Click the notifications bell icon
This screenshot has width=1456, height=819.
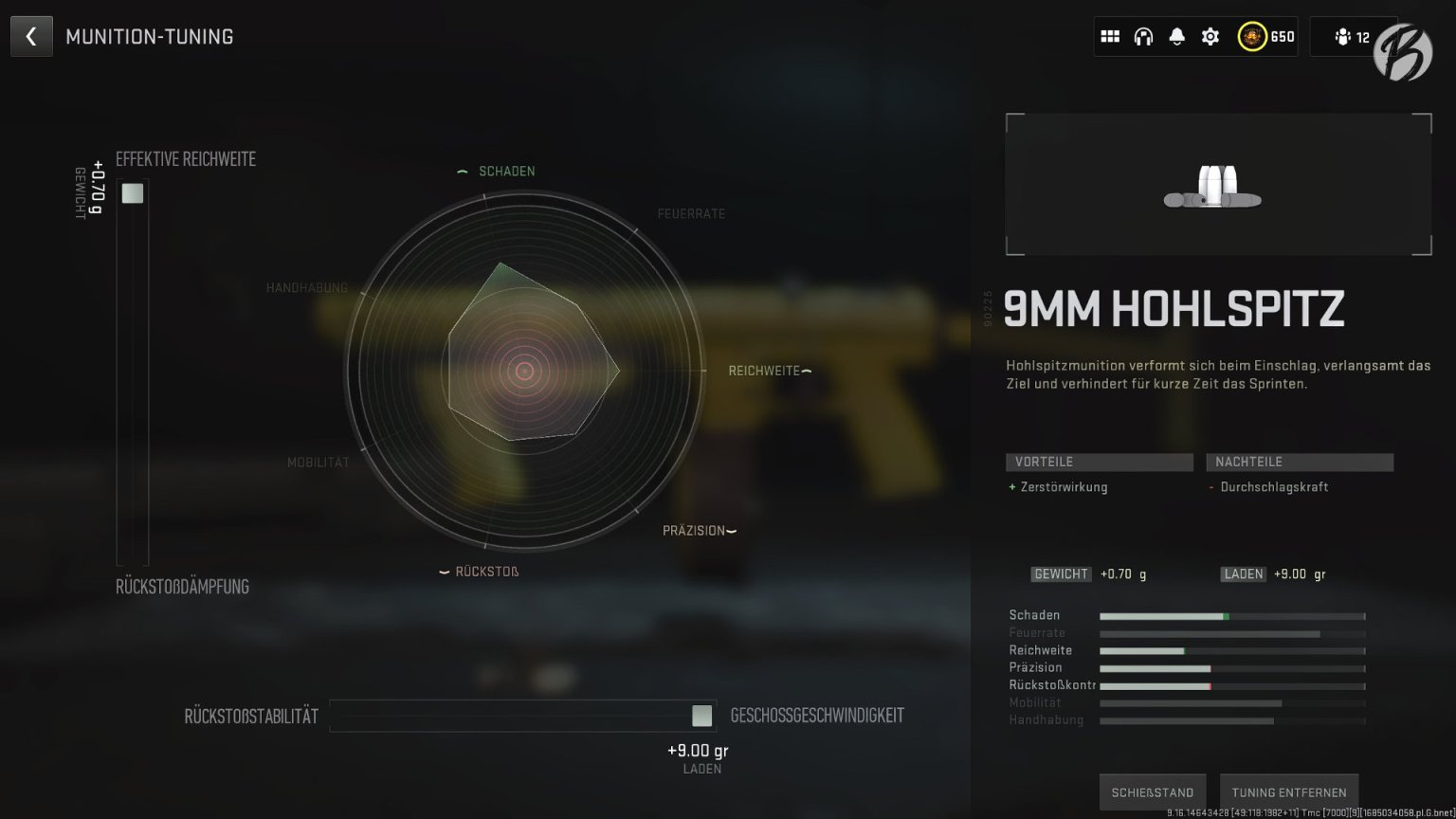[x=1176, y=35]
